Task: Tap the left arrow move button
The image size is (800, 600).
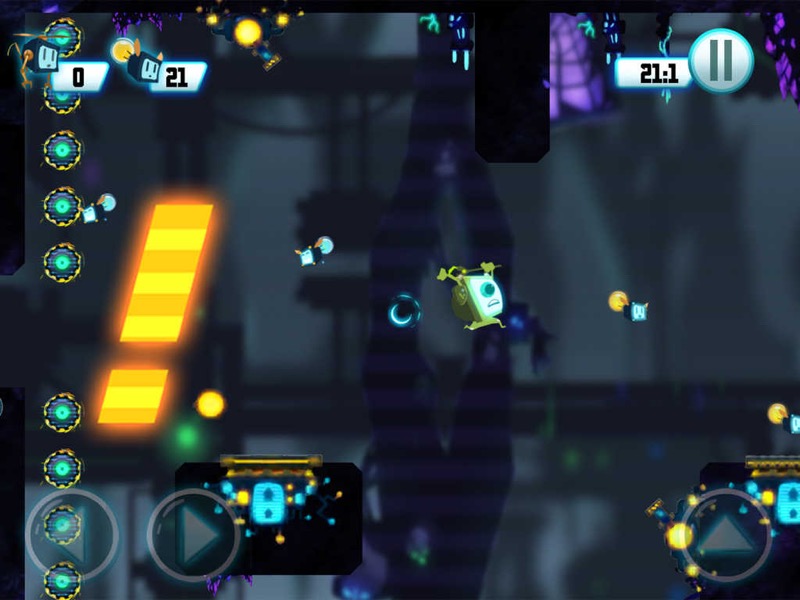Action: click(x=71, y=535)
